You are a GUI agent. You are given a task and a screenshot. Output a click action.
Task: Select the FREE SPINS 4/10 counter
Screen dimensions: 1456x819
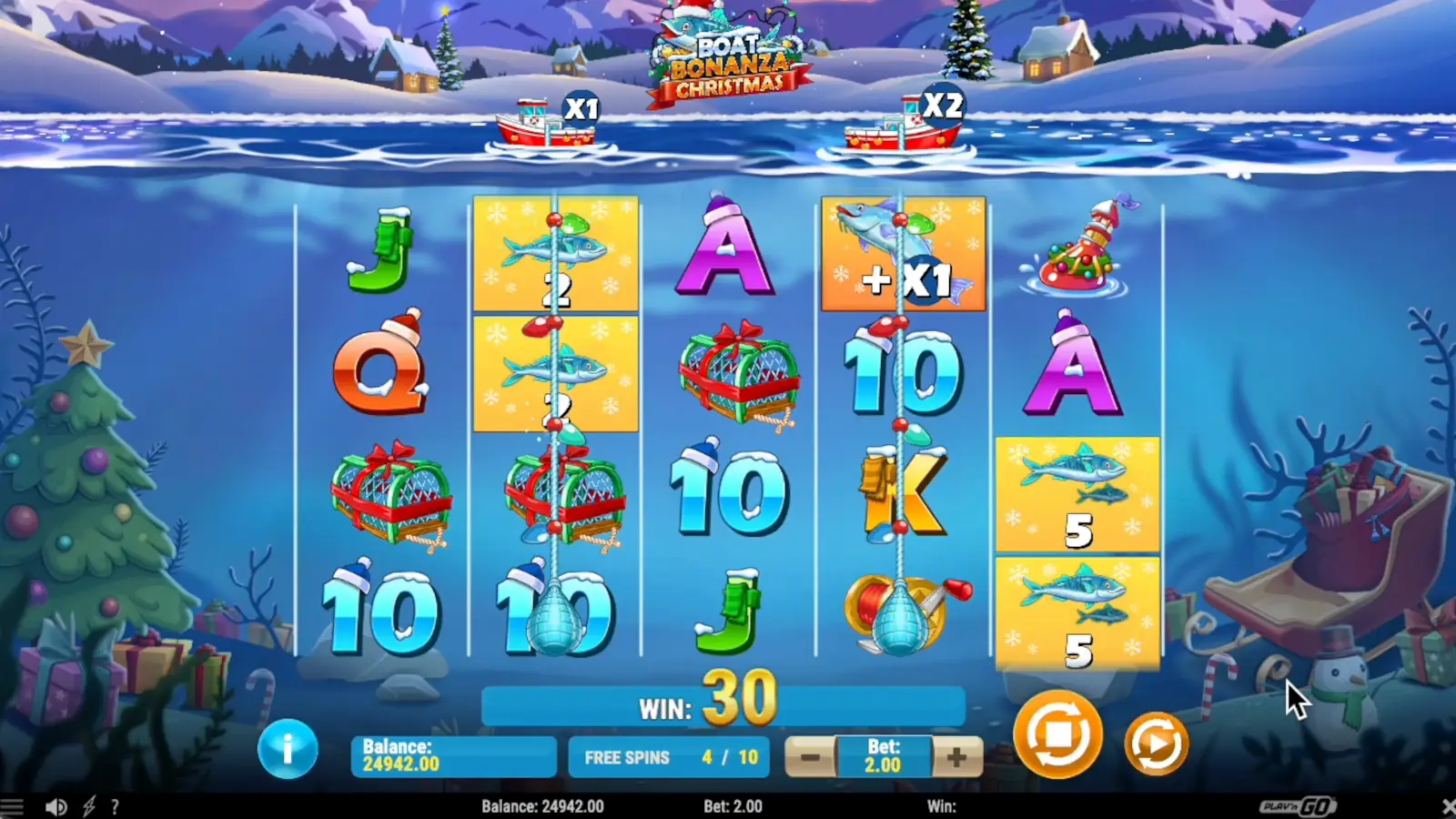click(671, 756)
